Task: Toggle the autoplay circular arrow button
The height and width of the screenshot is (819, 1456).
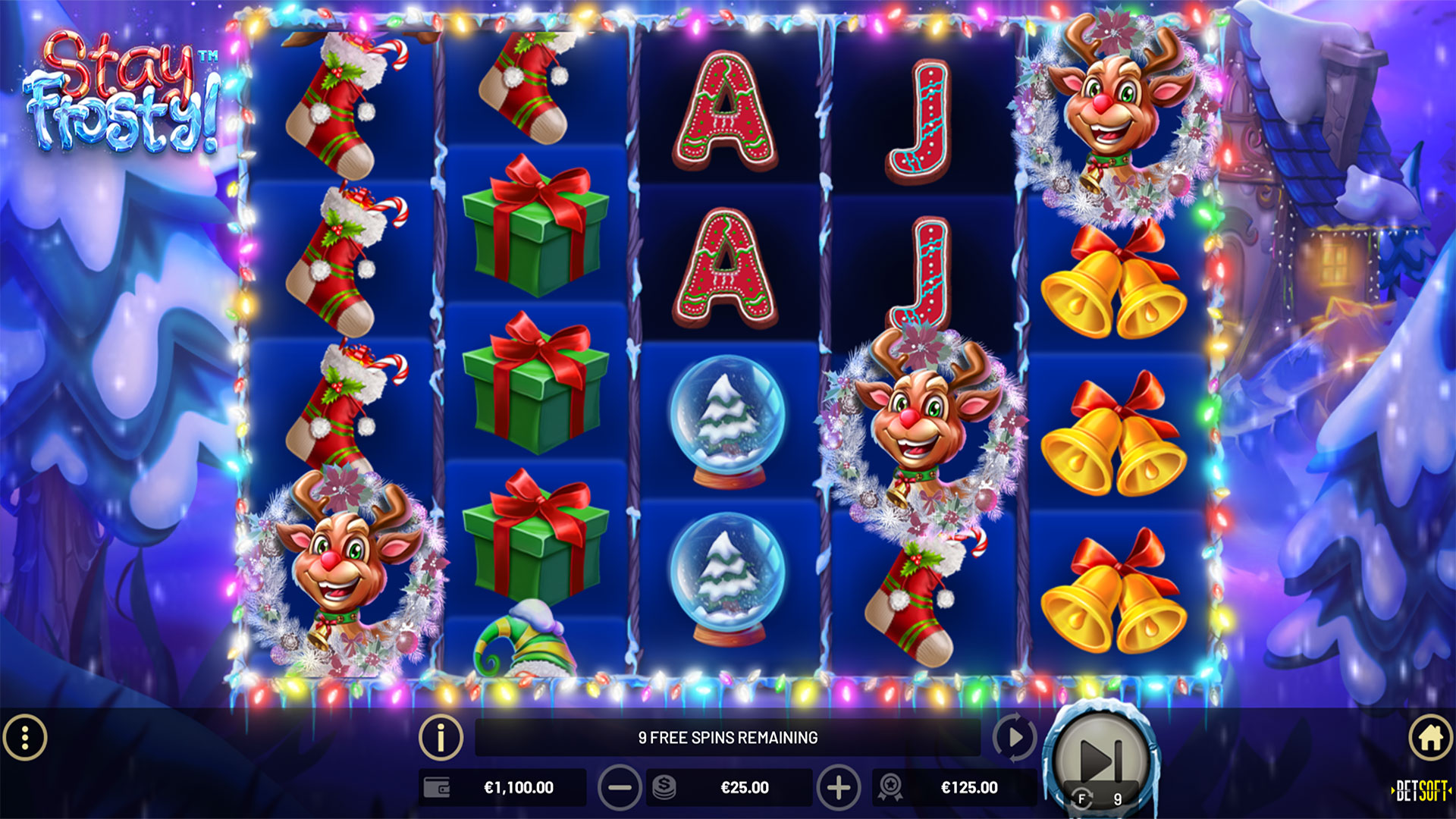Action: (1014, 737)
